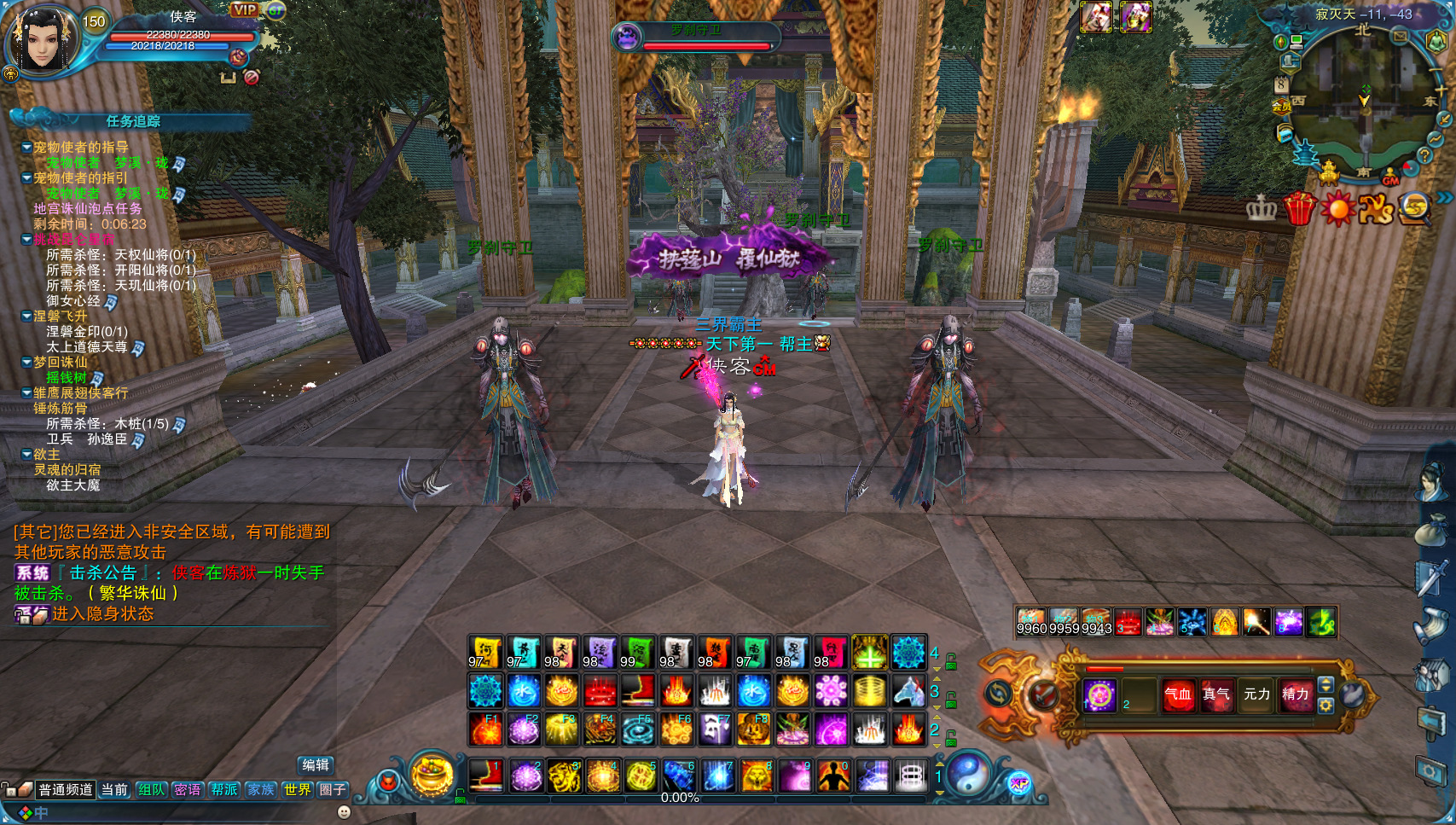Image resolution: width=1456 pixels, height=825 pixels.
Task: Select the 精力 stamina slot
Action: (x=1295, y=694)
